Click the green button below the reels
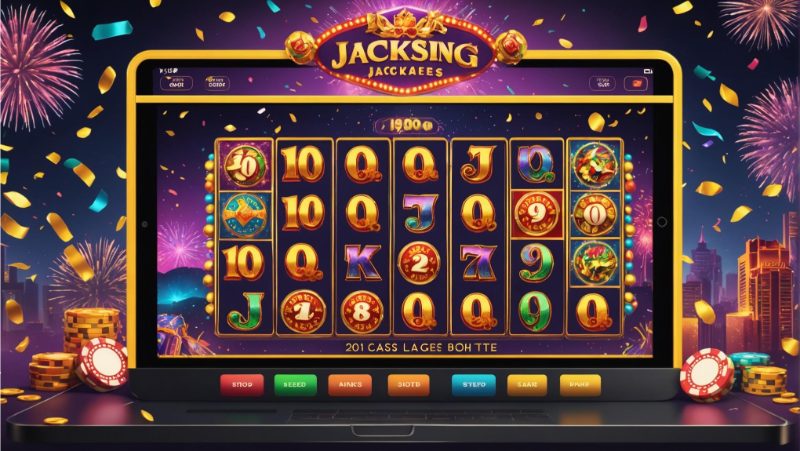This screenshot has width=800, height=451. tap(295, 382)
